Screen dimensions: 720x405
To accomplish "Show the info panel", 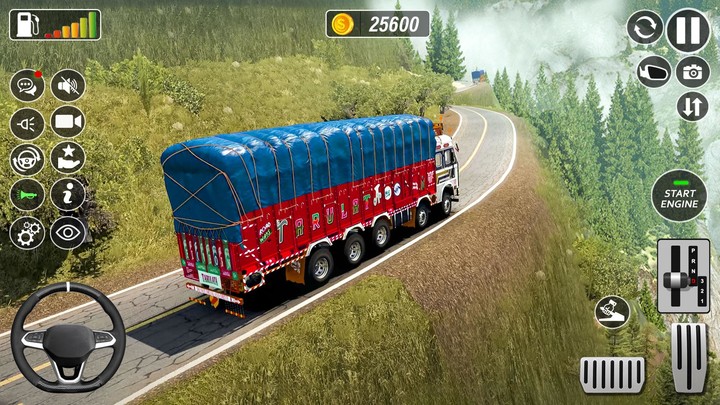I will pyautogui.click(x=68, y=195).
